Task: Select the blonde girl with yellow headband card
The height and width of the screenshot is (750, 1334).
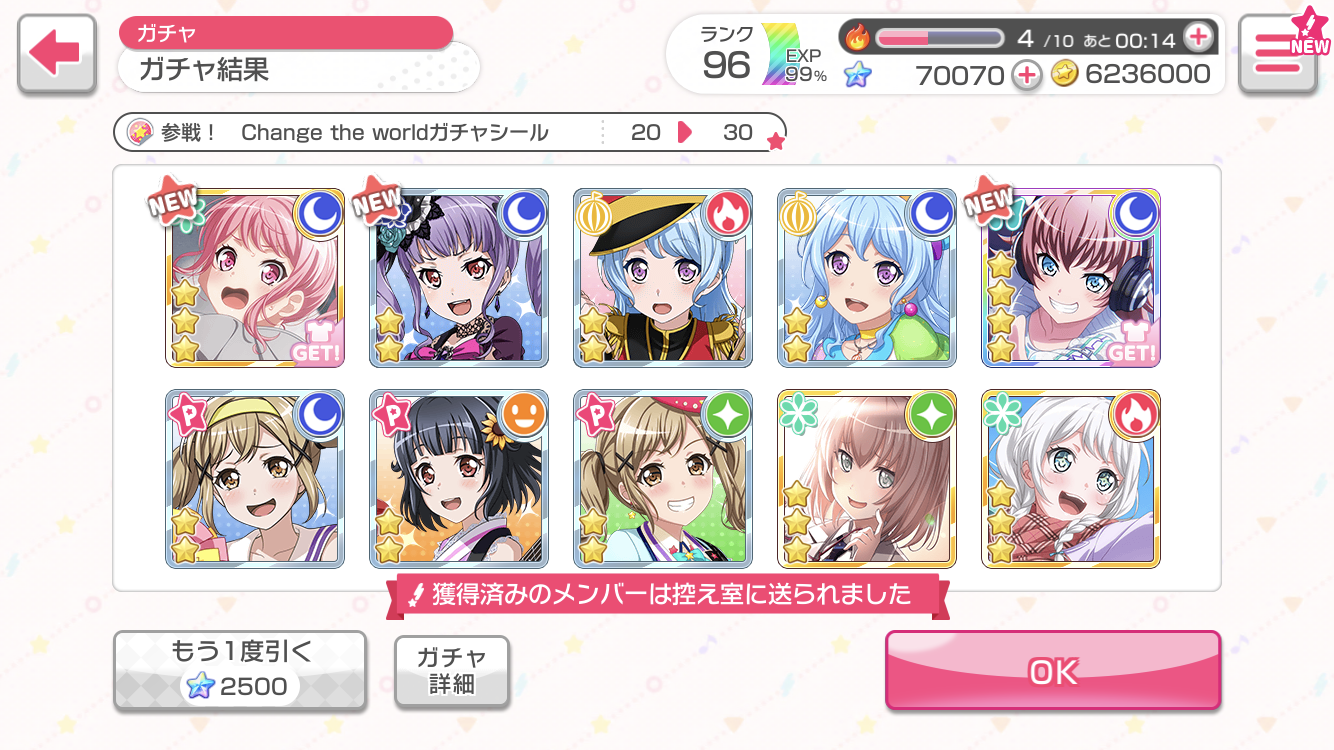Action: pyautogui.click(x=255, y=479)
